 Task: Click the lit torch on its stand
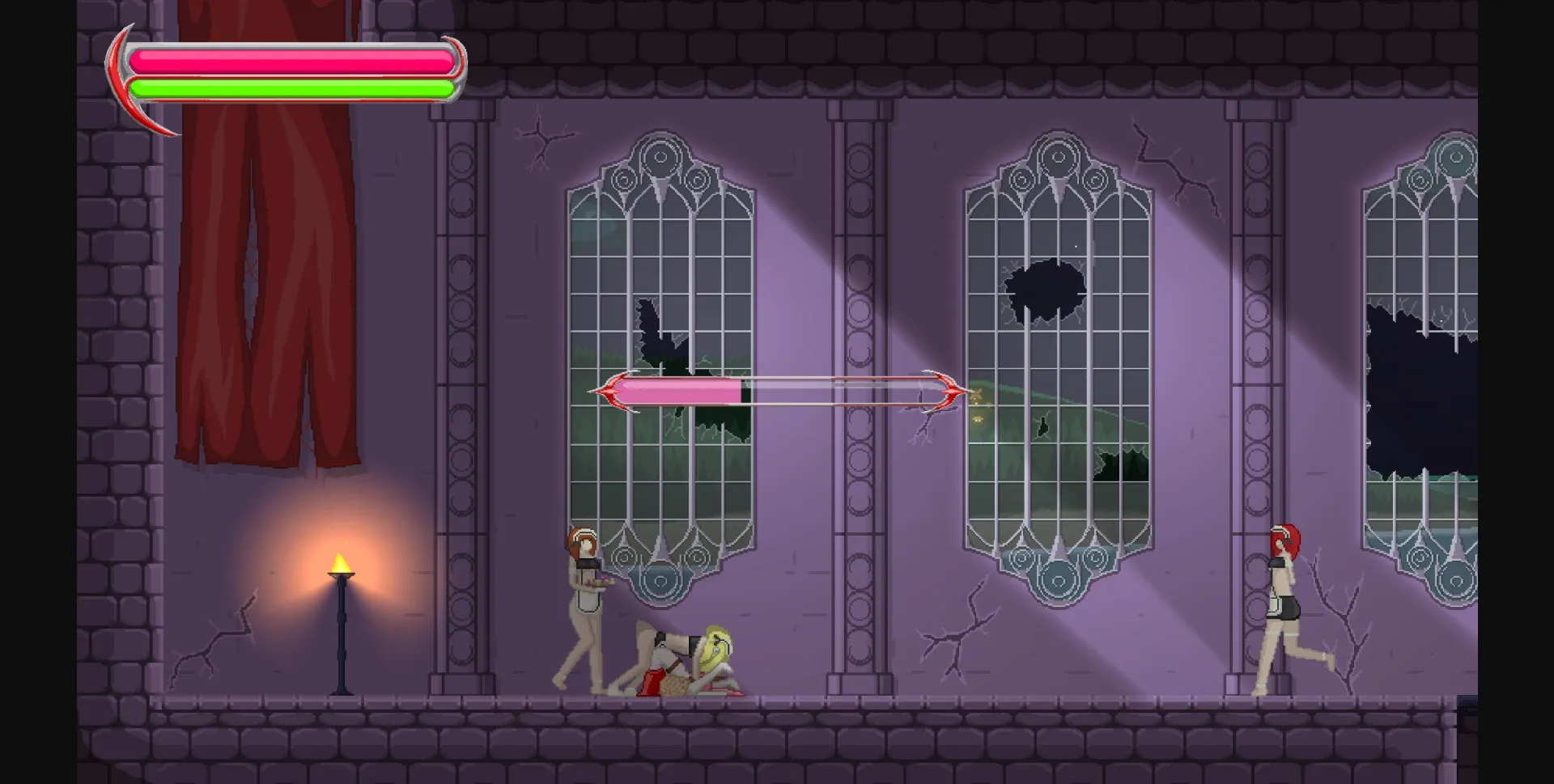pyautogui.click(x=342, y=566)
